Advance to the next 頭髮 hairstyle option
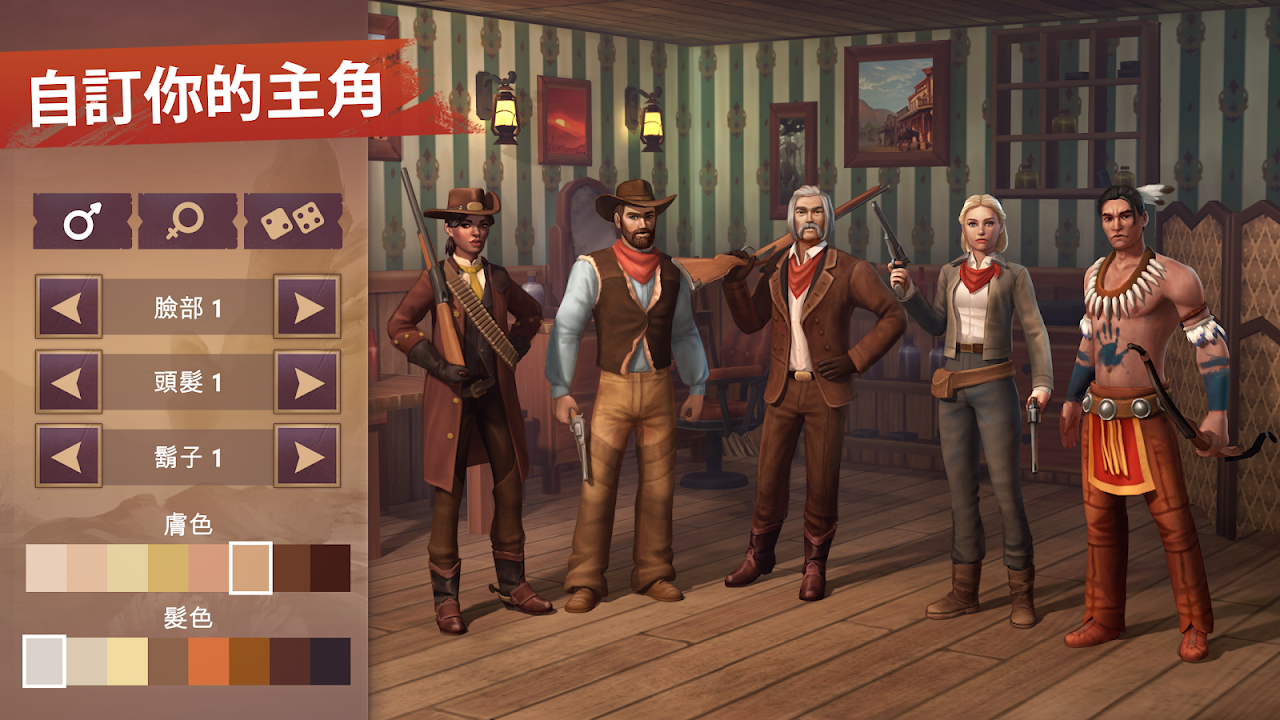The height and width of the screenshot is (720, 1280). click(x=307, y=382)
